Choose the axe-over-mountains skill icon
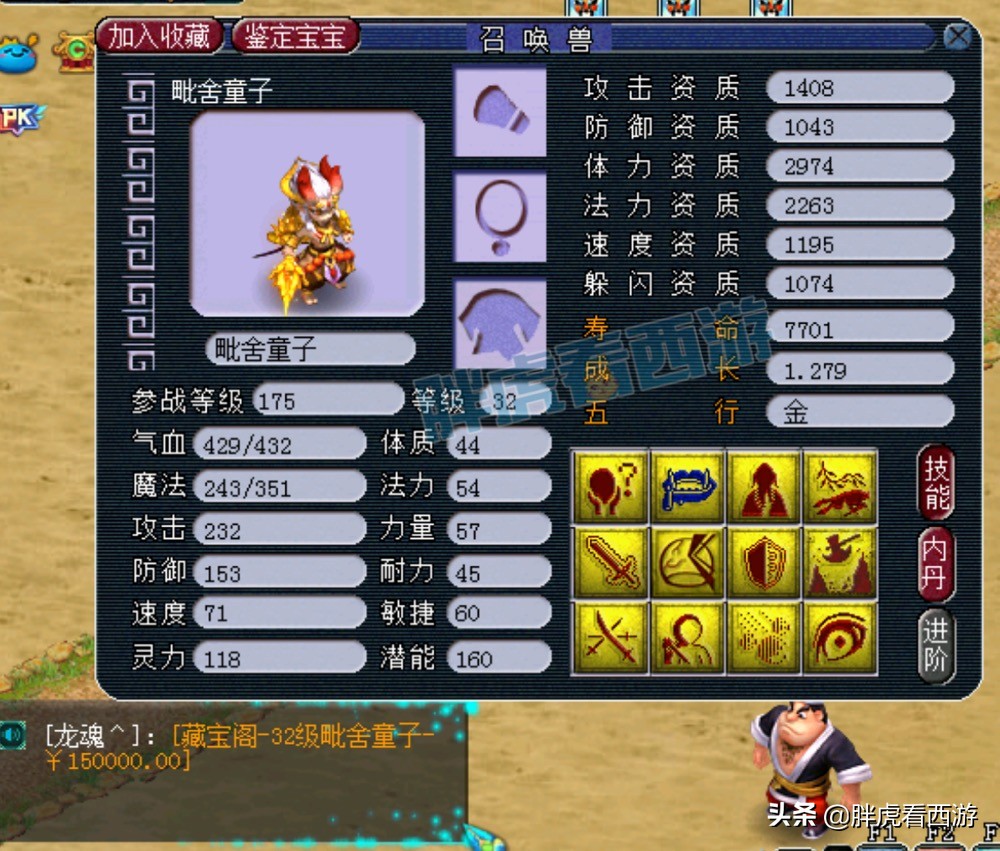The image size is (1000, 851). (x=840, y=561)
